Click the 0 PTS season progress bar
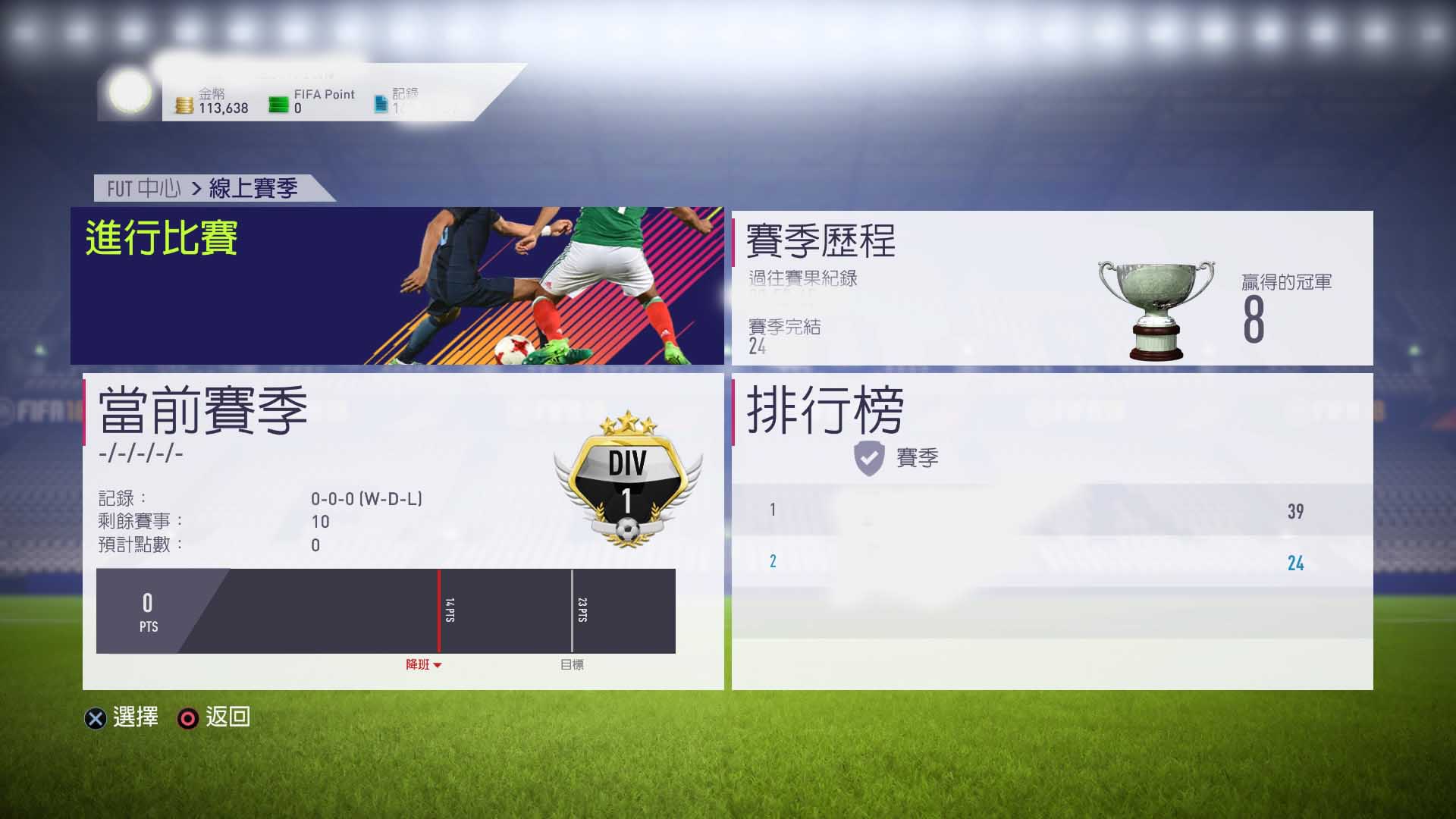The width and height of the screenshot is (1456, 819). pos(384,610)
